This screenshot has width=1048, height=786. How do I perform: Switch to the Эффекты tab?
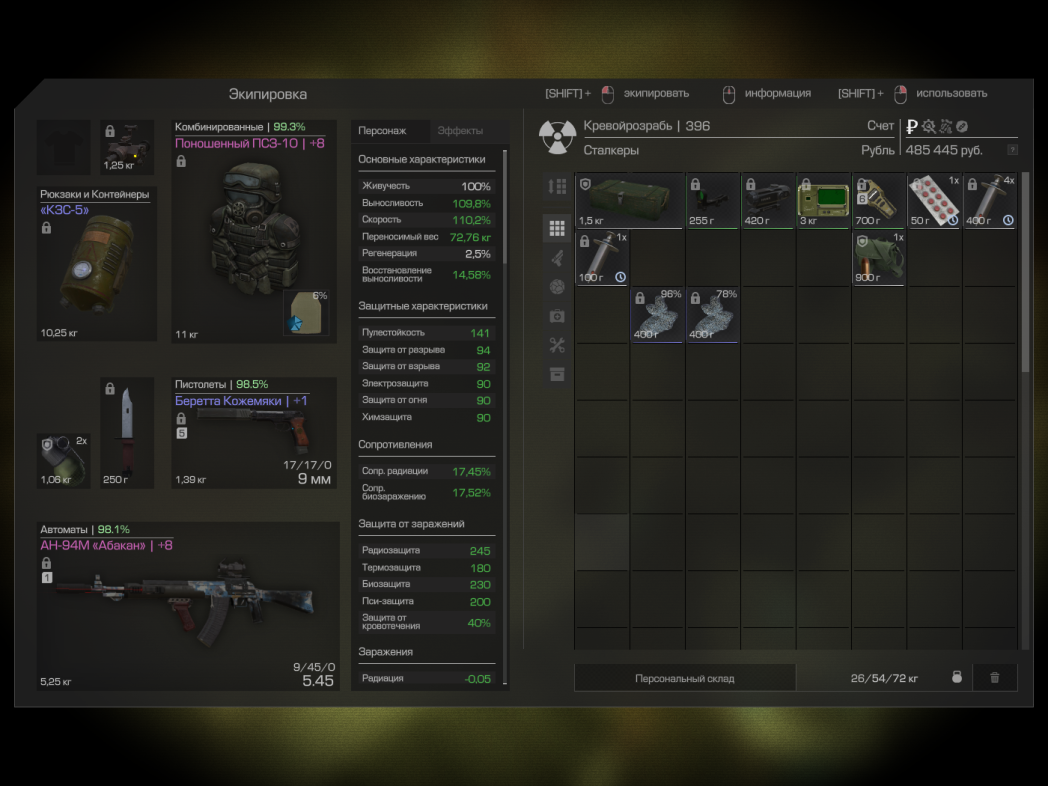[x=460, y=131]
